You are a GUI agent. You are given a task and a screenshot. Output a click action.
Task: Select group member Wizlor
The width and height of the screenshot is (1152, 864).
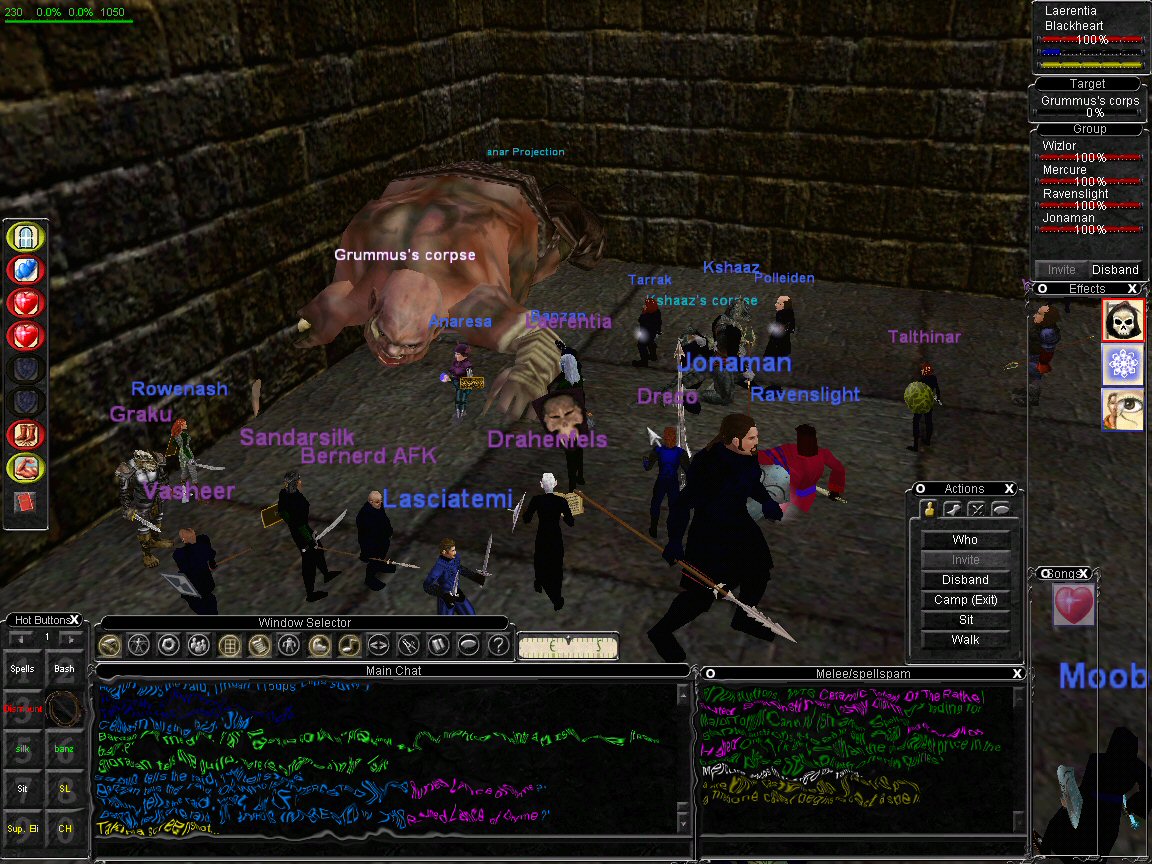click(x=1060, y=146)
